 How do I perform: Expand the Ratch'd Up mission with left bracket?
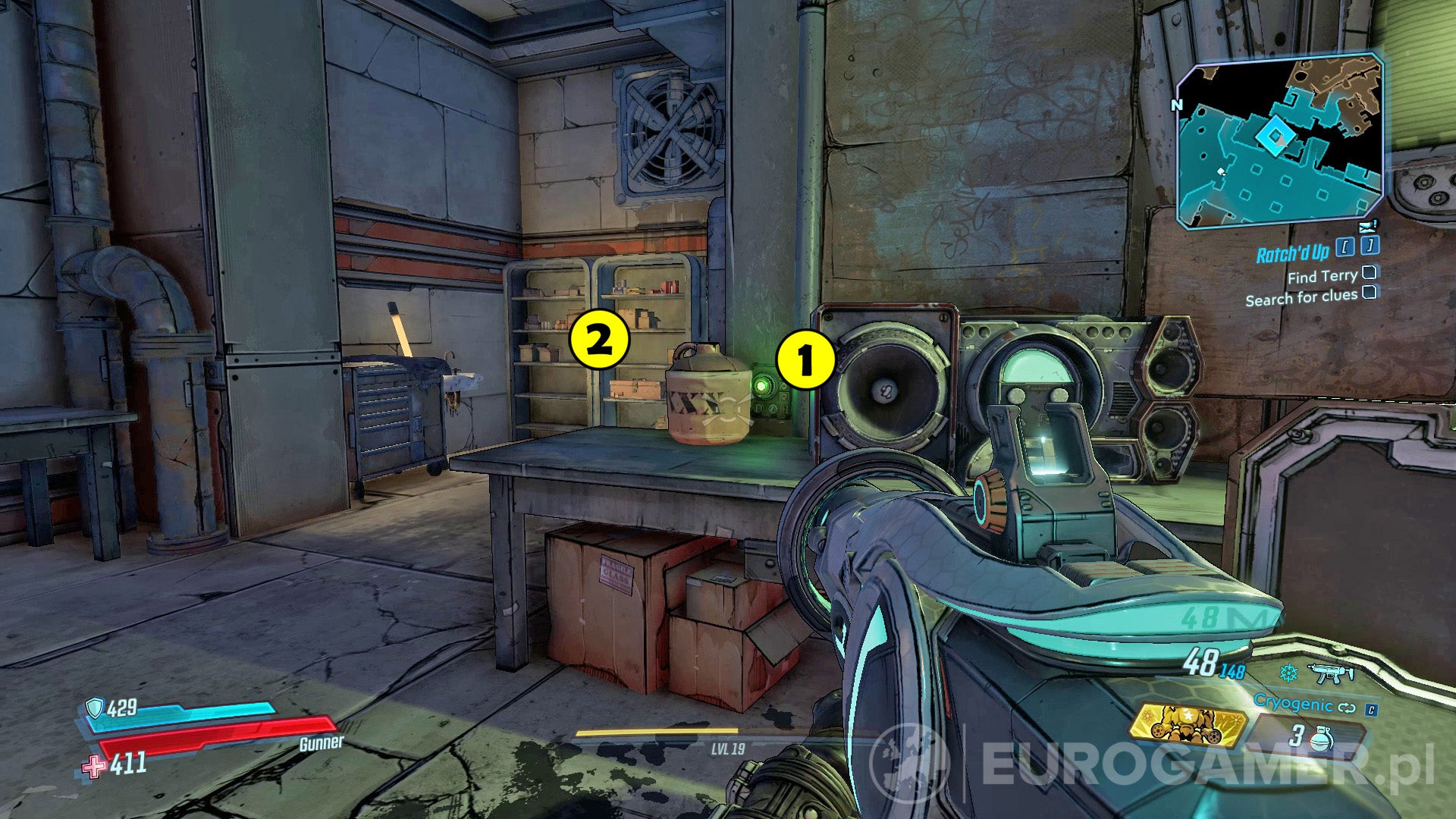1345,246
